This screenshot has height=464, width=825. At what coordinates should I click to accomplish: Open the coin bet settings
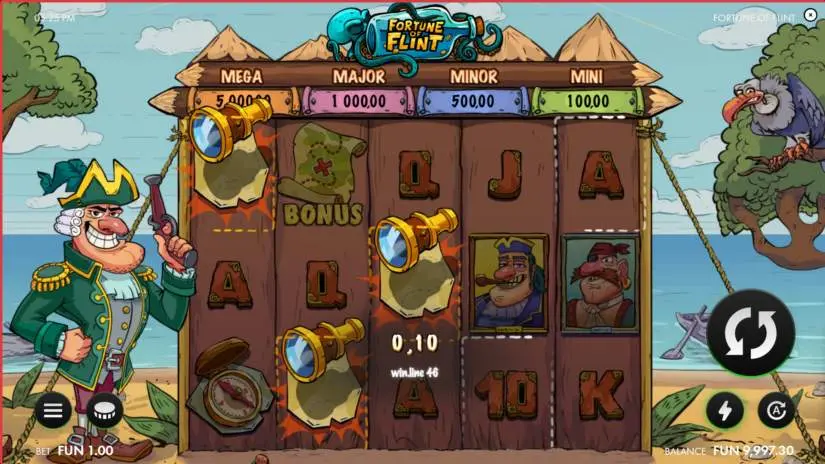[x=105, y=410]
